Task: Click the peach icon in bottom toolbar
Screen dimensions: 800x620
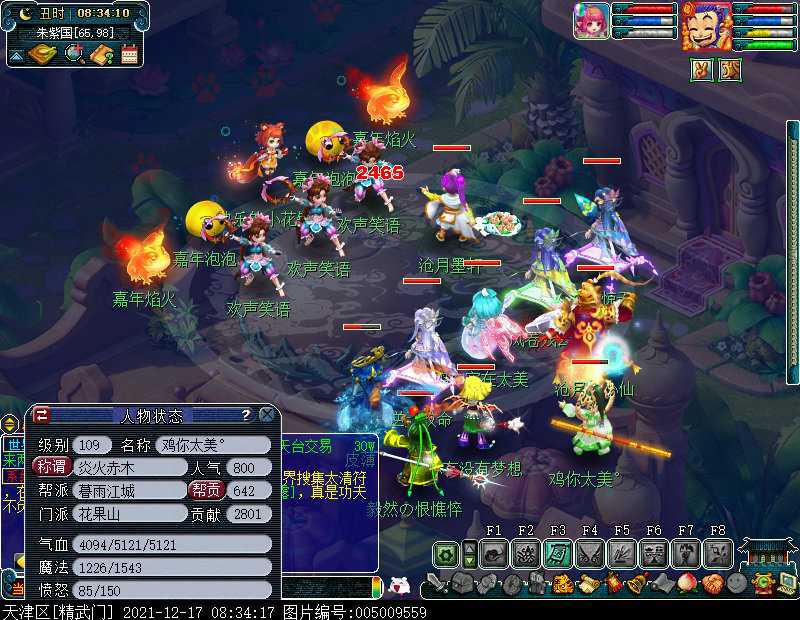Action: pos(689,583)
